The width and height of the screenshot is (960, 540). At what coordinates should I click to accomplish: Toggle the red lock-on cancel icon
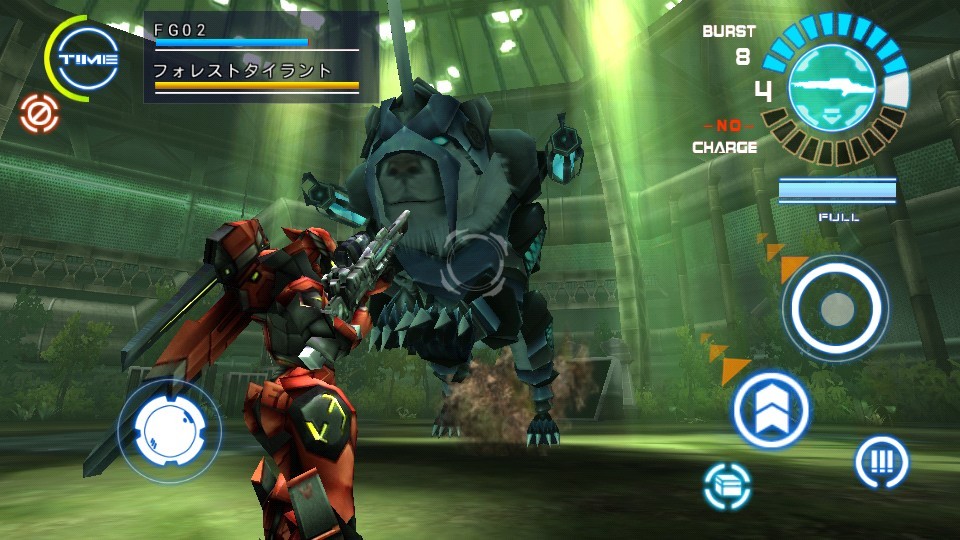click(40, 113)
